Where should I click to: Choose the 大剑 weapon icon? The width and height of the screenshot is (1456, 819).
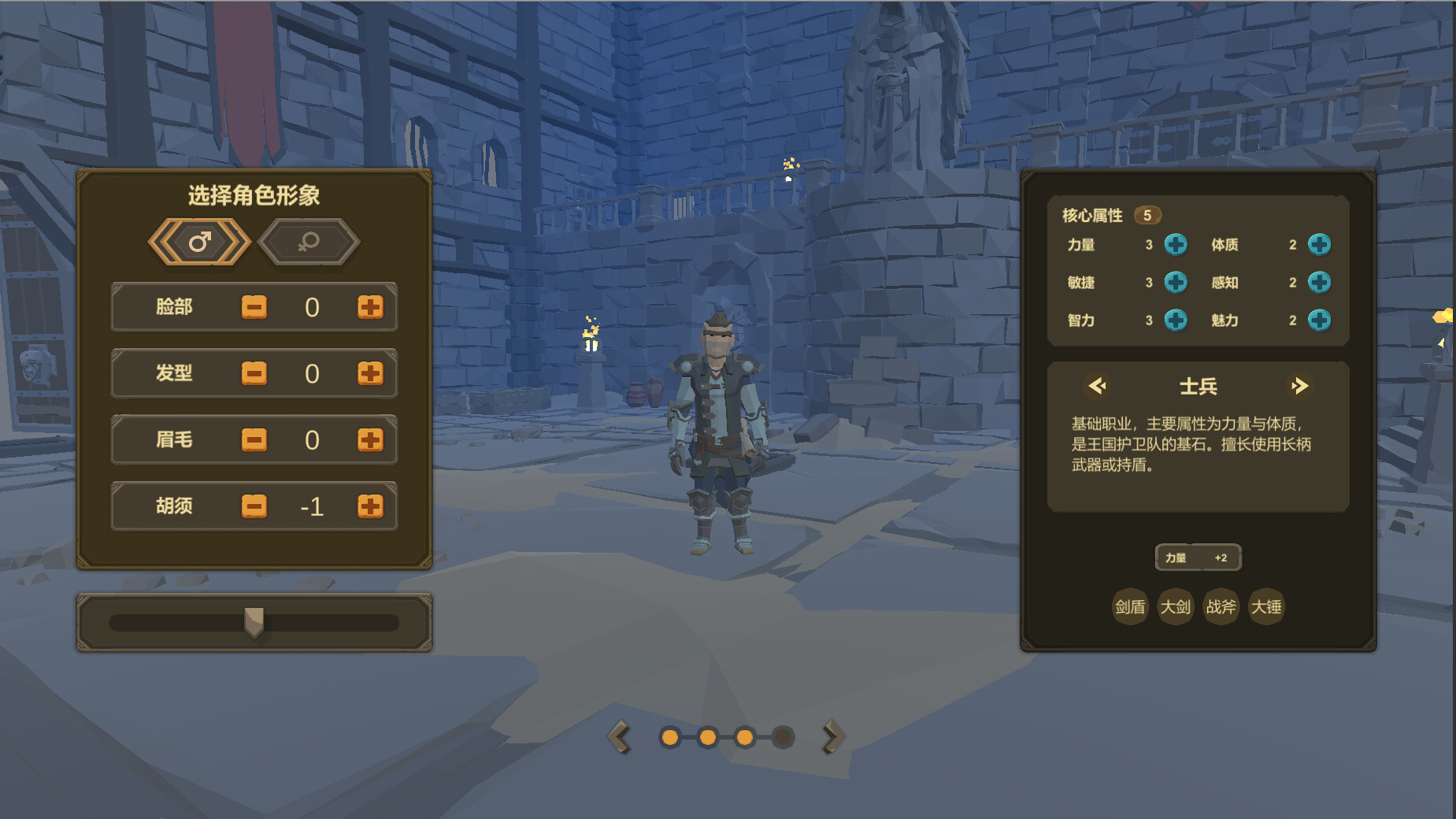(x=1176, y=606)
